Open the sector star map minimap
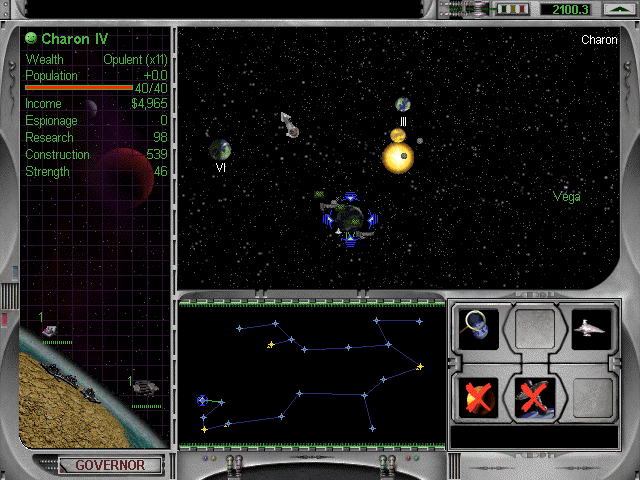 coord(311,375)
